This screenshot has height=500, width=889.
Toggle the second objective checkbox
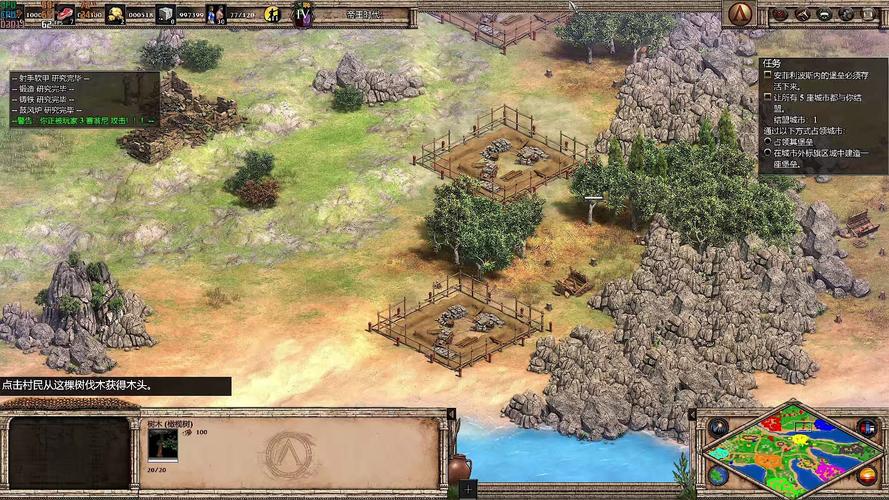[768, 98]
